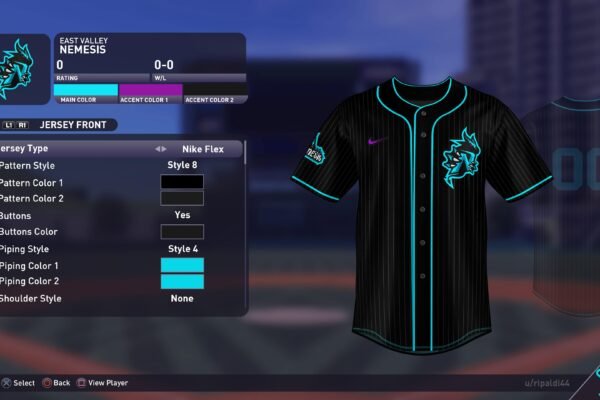Select the Jersey Type row
600x400 pixels.
coord(120,149)
